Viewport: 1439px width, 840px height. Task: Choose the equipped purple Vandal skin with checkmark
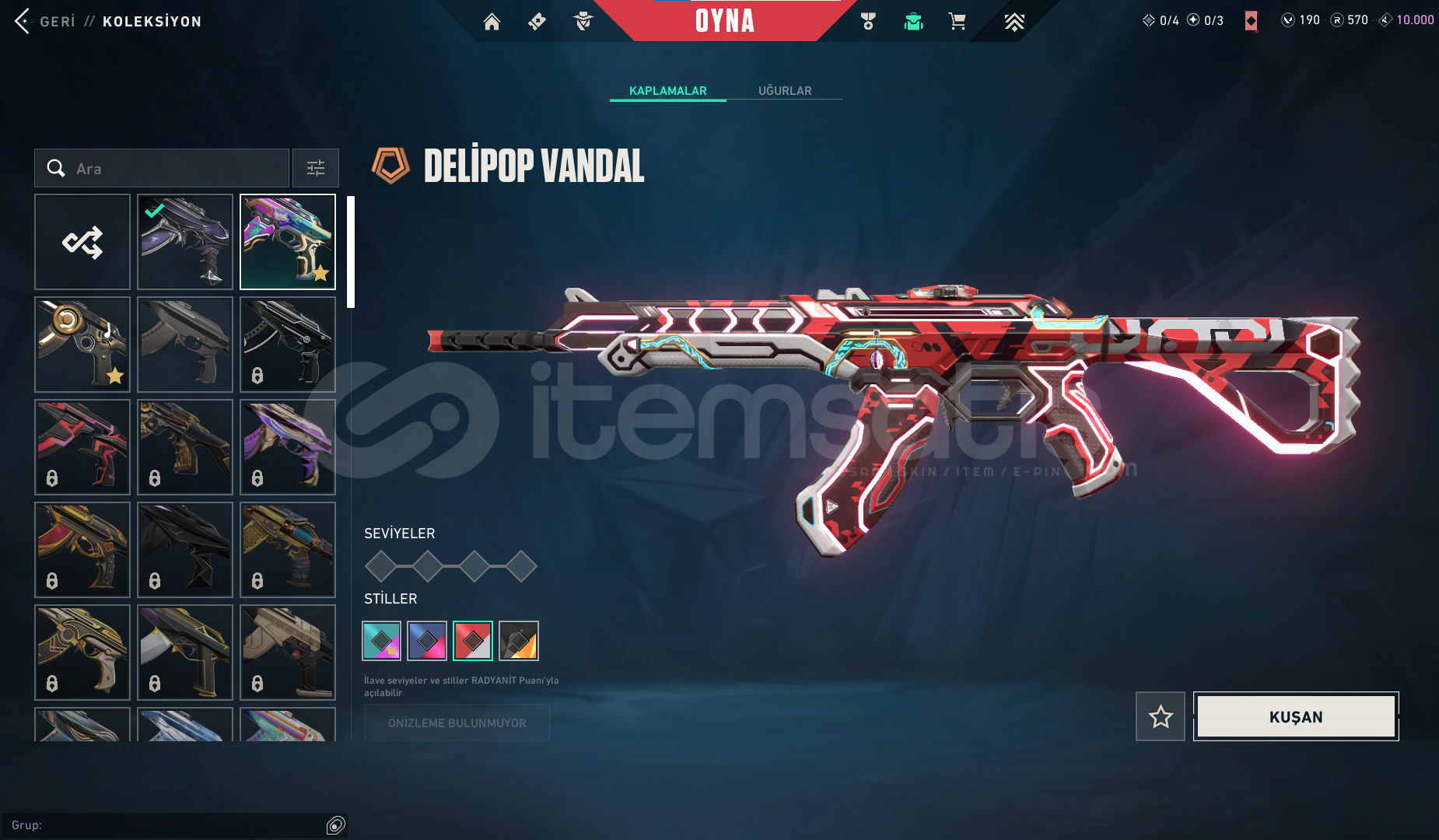click(x=185, y=242)
